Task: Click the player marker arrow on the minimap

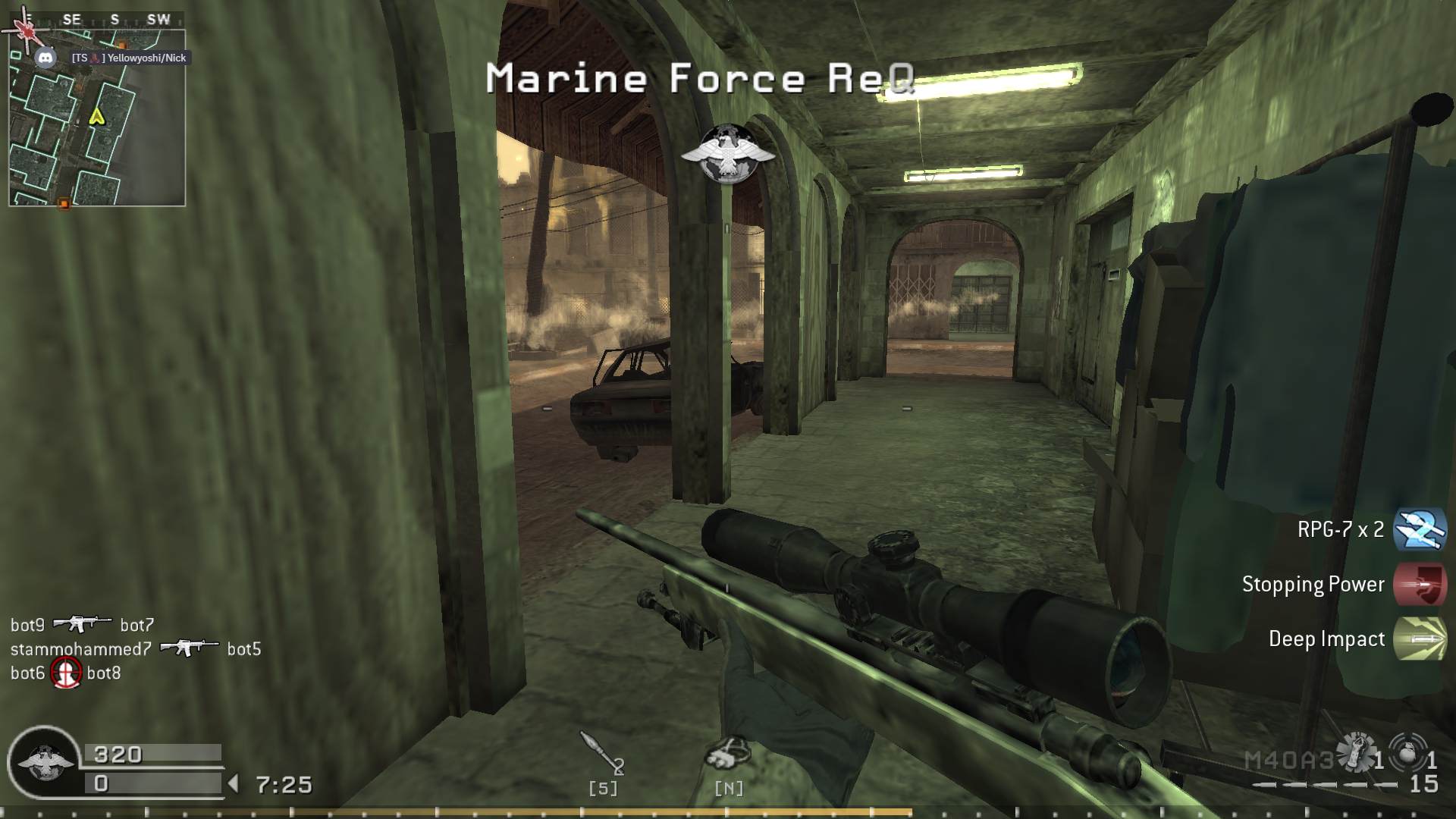Action: [96, 118]
